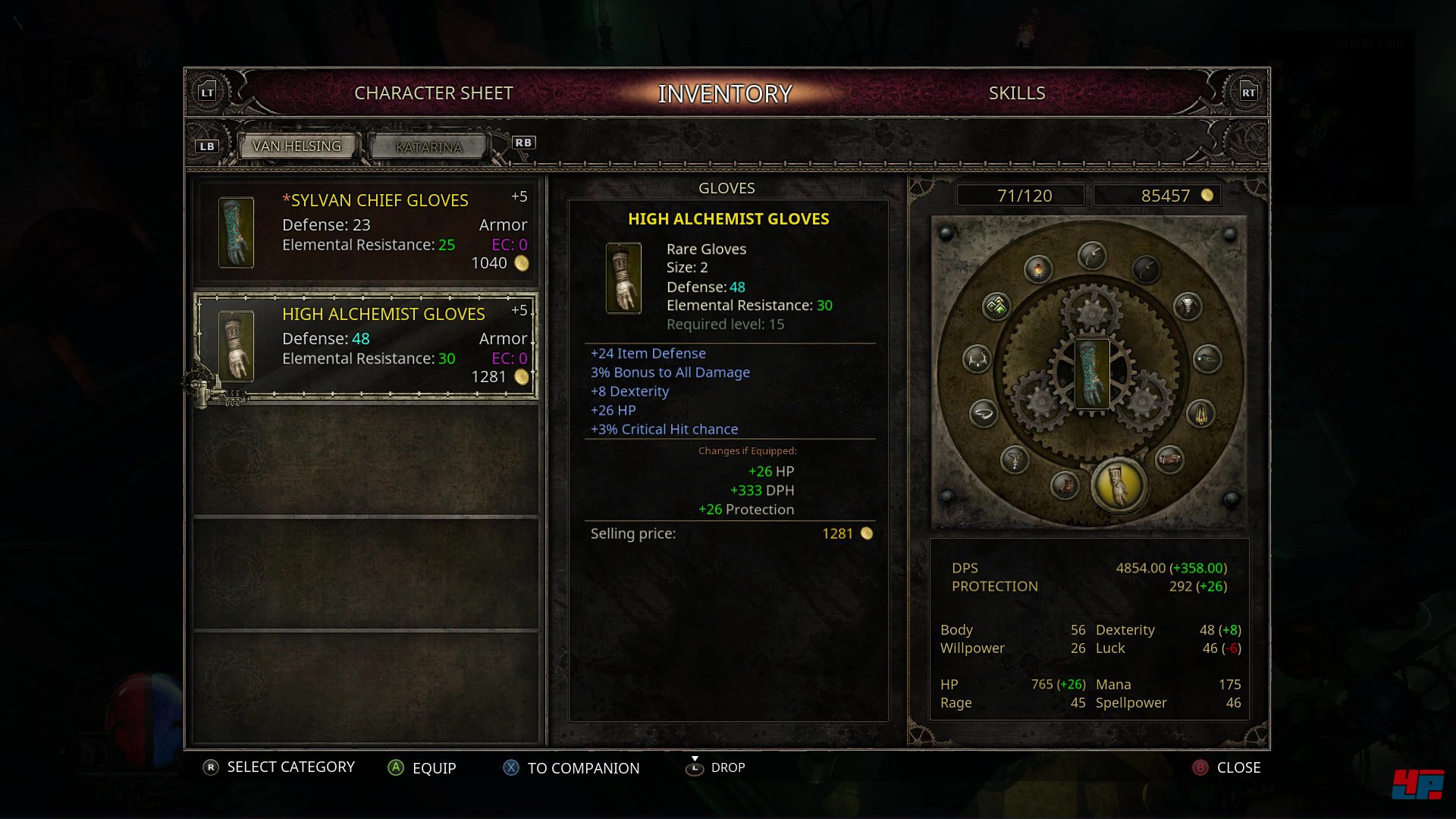Switch to the Character Sheet tab
The height and width of the screenshot is (819, 1456).
433,93
